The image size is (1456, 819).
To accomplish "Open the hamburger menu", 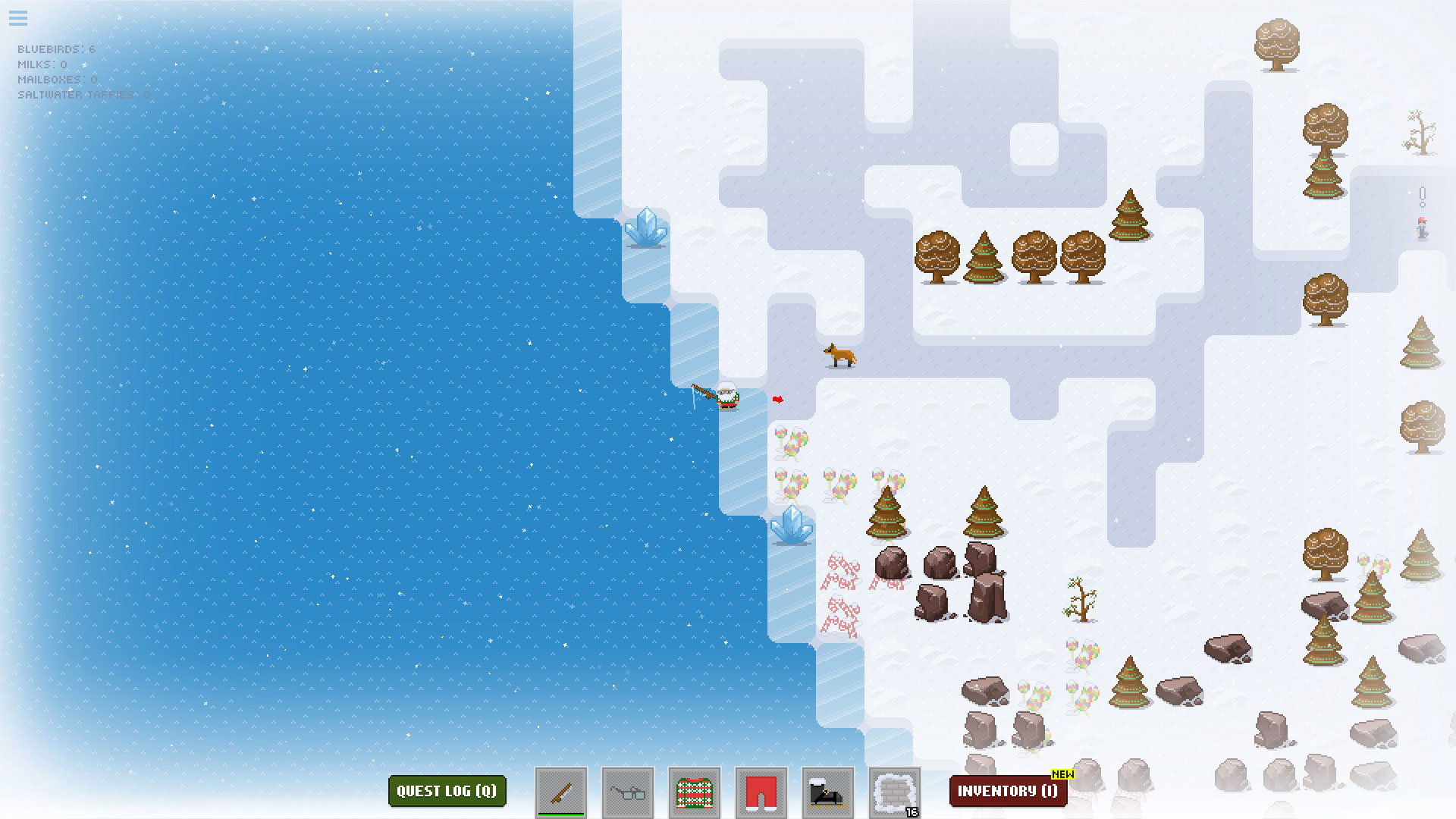I will pos(18,18).
